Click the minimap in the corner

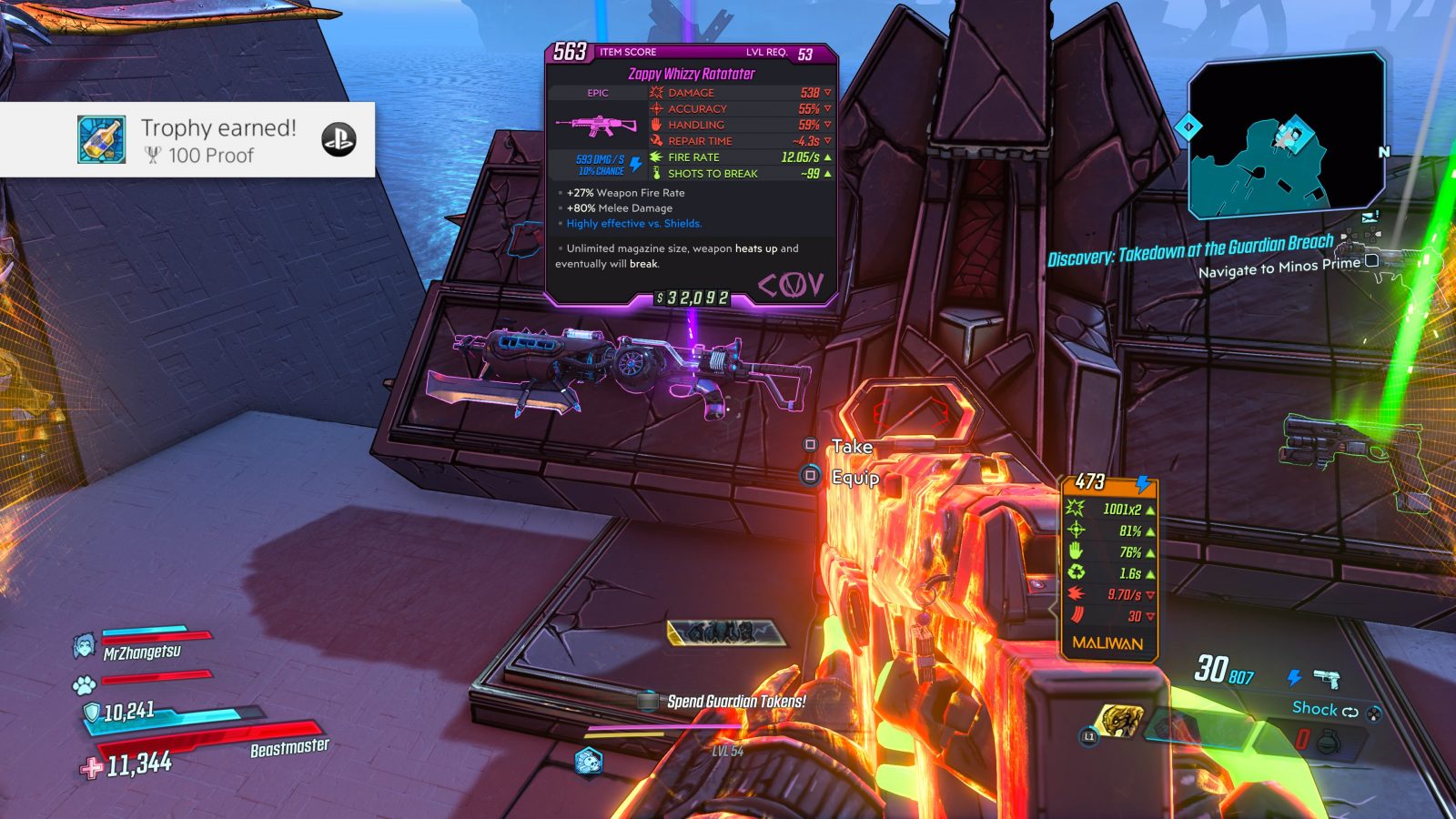coord(1287,137)
